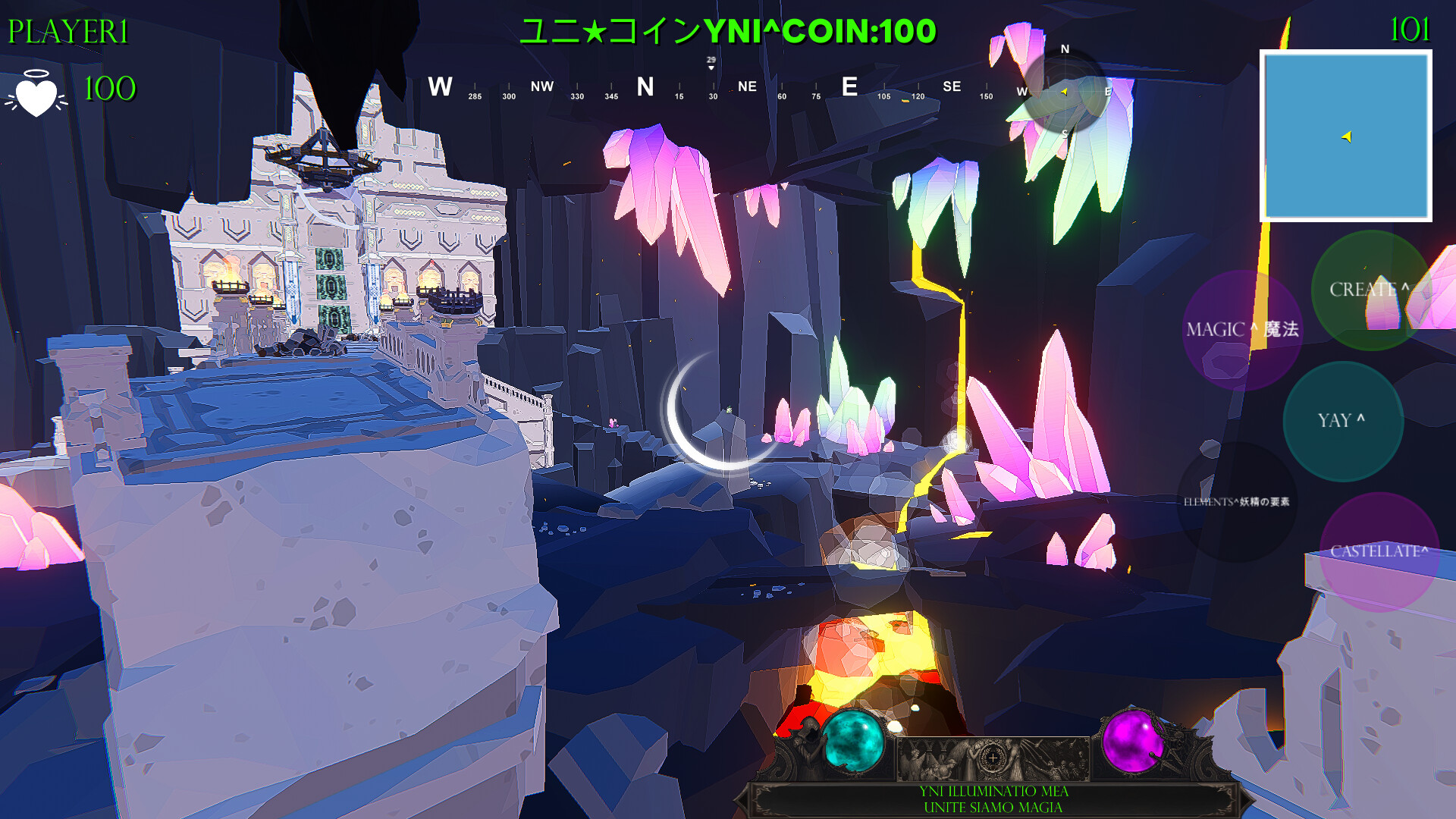The height and width of the screenshot is (819, 1456).
Task: Expand the N direction on the compass bar
Action: [645, 87]
